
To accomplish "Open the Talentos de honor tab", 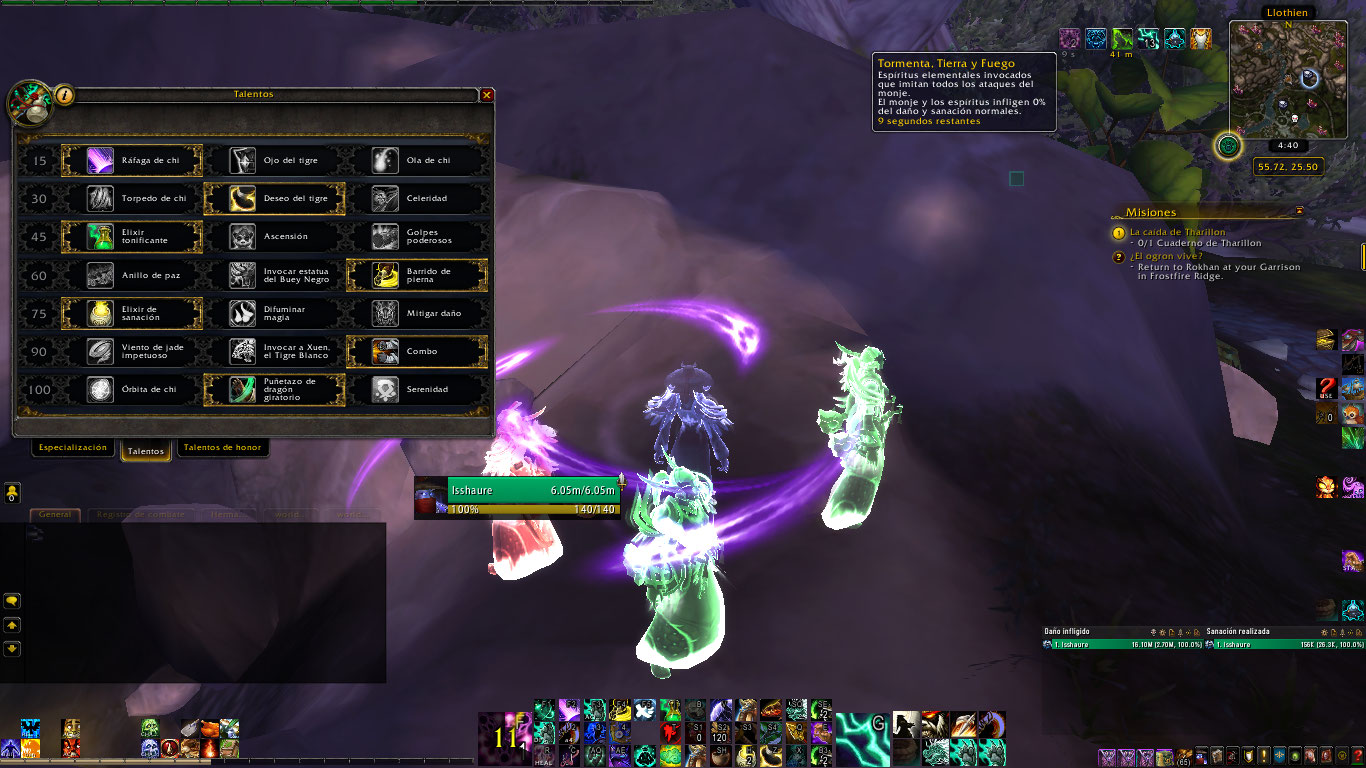I will [x=222, y=448].
